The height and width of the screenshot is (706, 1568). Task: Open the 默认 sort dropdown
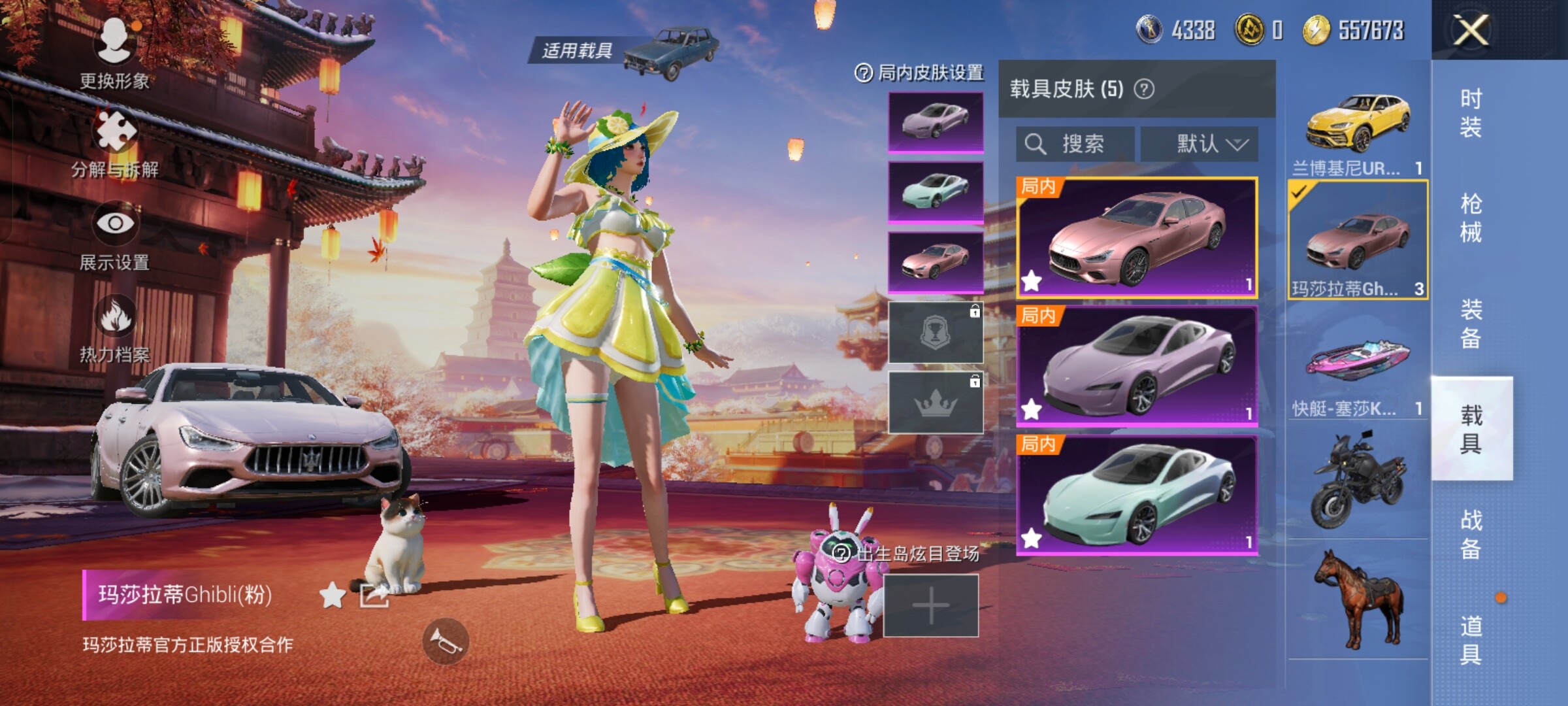point(1199,144)
